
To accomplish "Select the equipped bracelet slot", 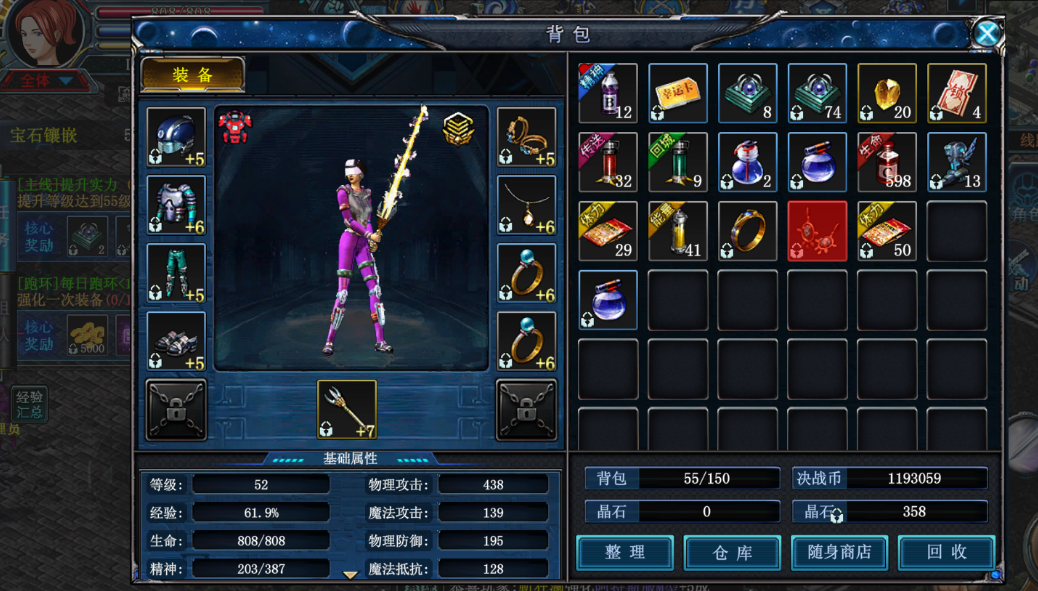I will (526, 137).
